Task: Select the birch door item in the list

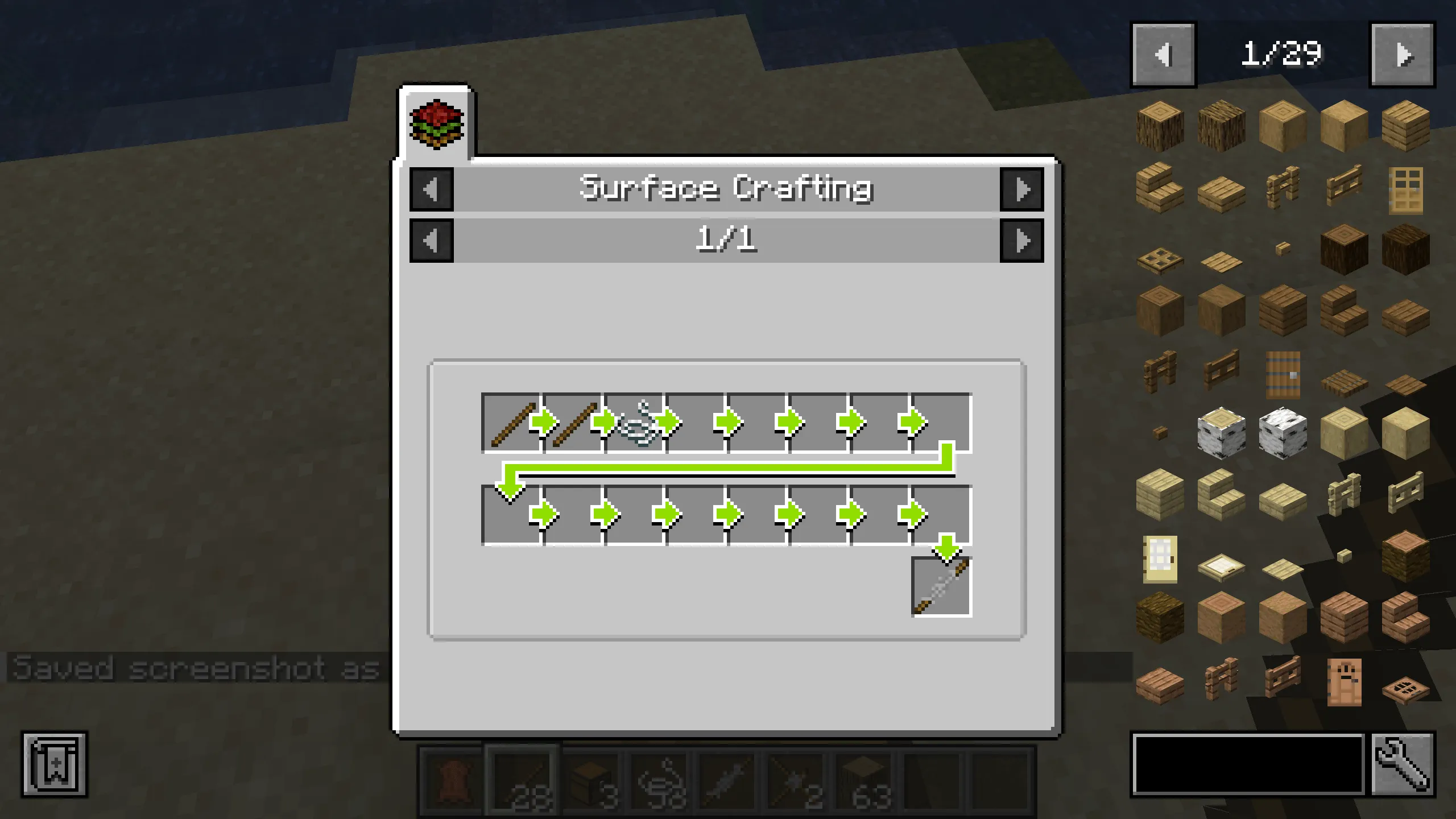Action: 1160,560
